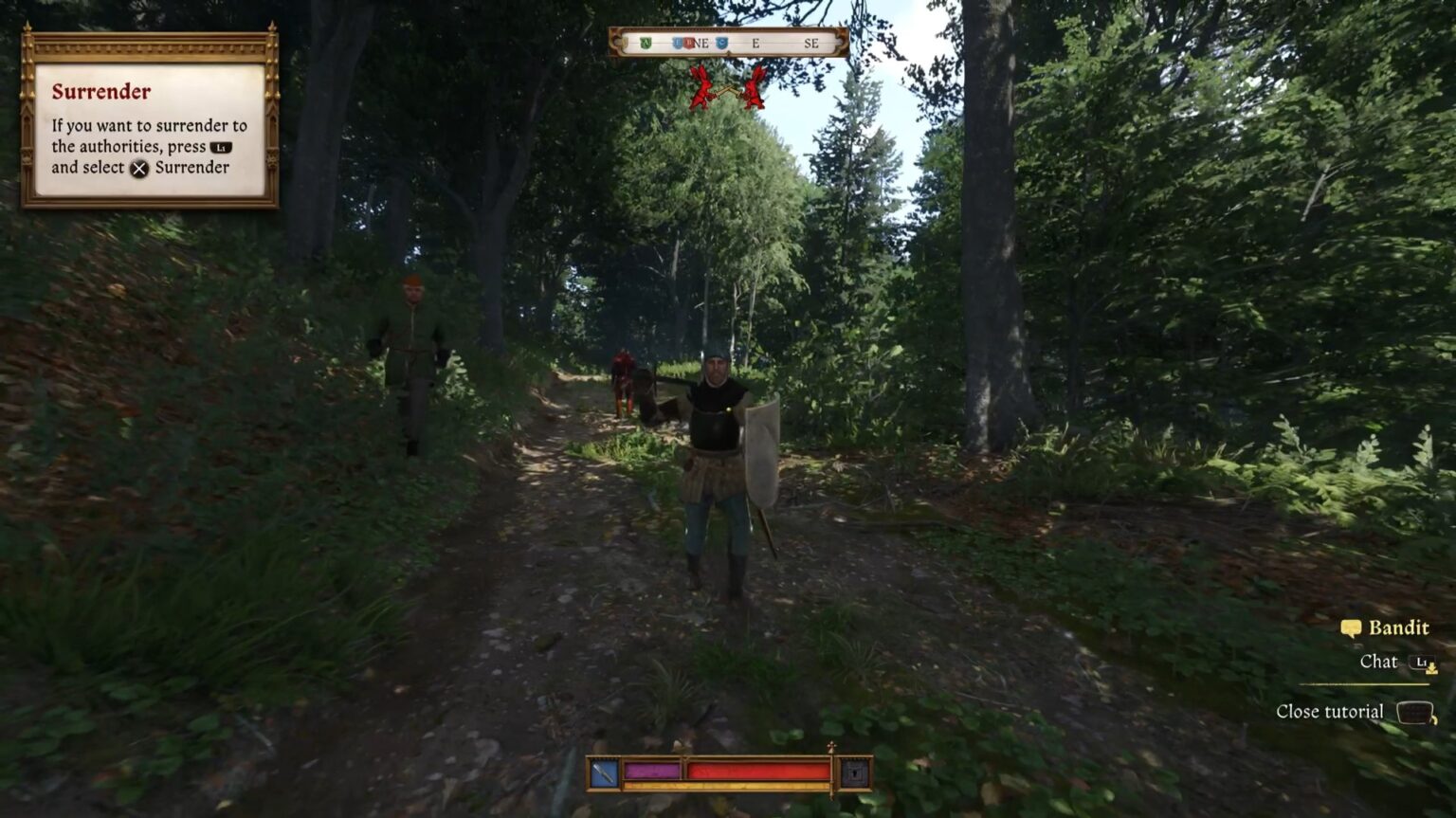The height and width of the screenshot is (818, 1456).
Task: Click the red health bar
Action: [x=756, y=770]
